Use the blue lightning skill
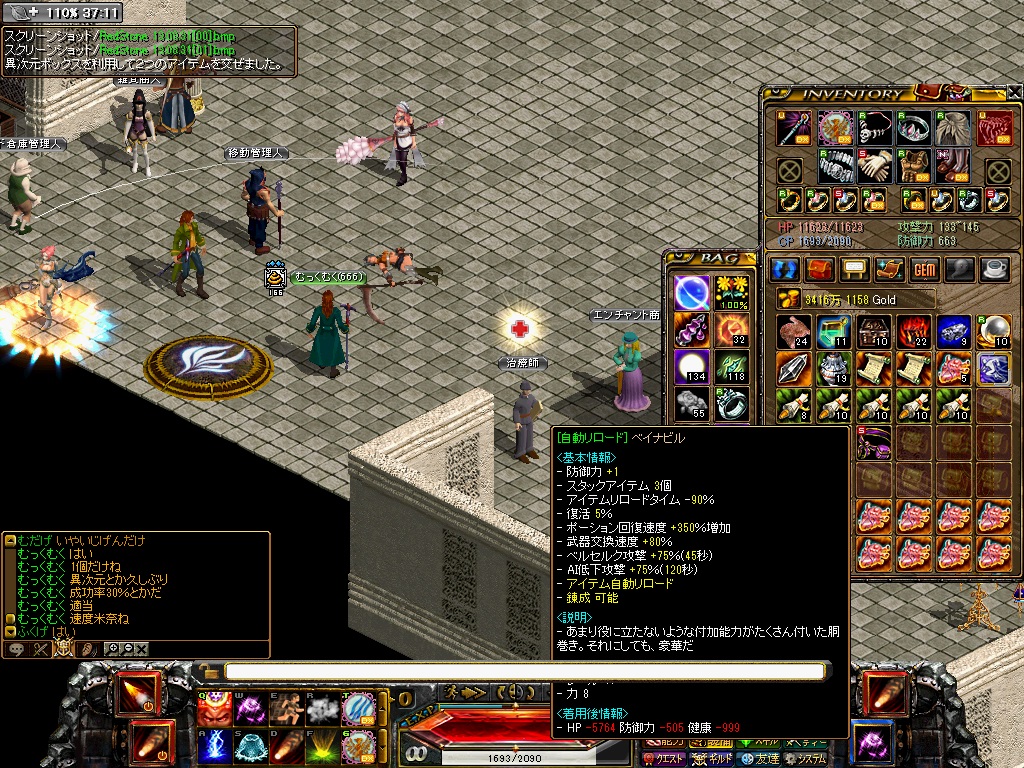Screen dimensions: 1024x768 click(213, 746)
